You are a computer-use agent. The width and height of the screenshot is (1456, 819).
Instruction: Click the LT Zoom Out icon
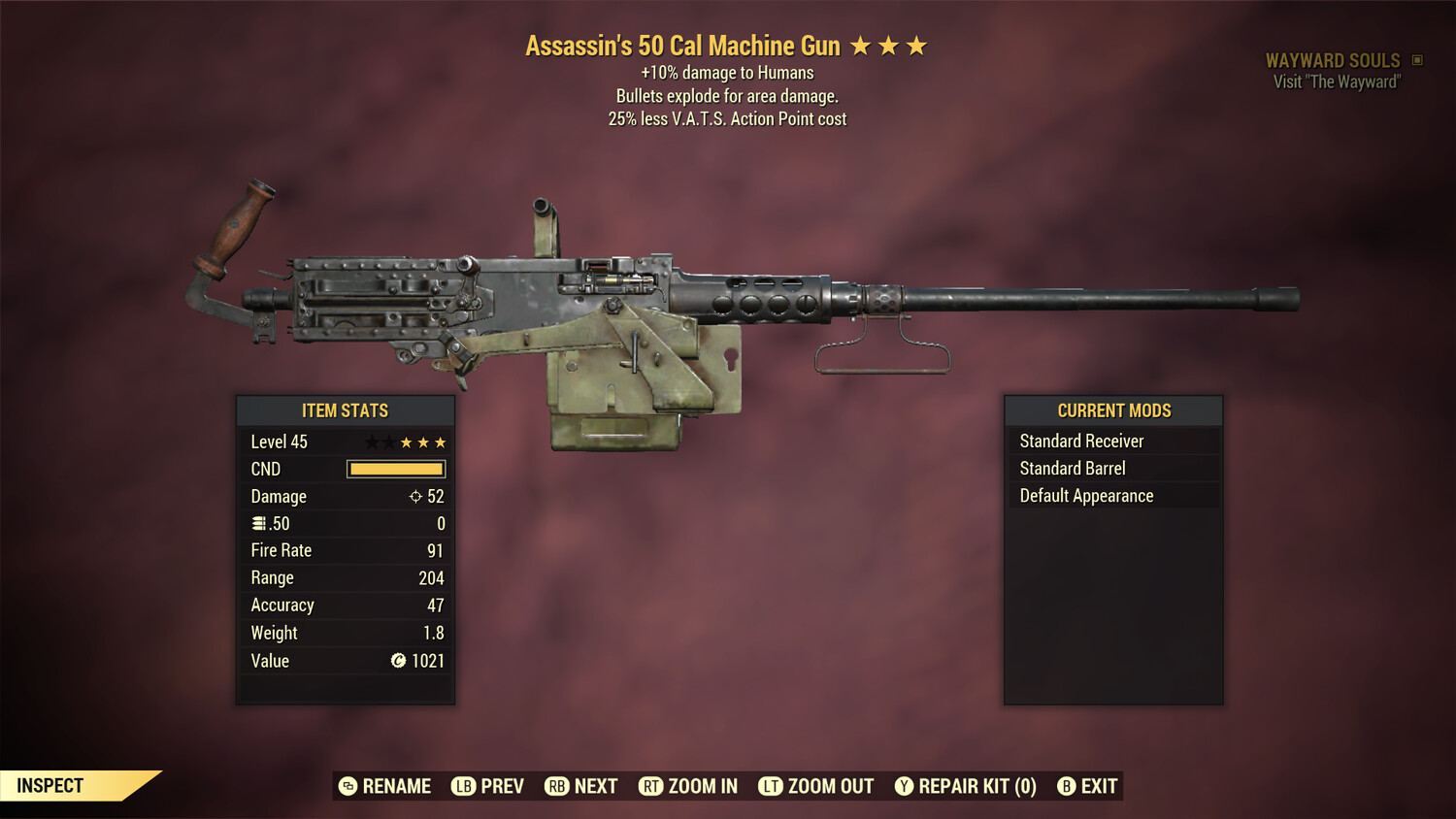click(771, 786)
